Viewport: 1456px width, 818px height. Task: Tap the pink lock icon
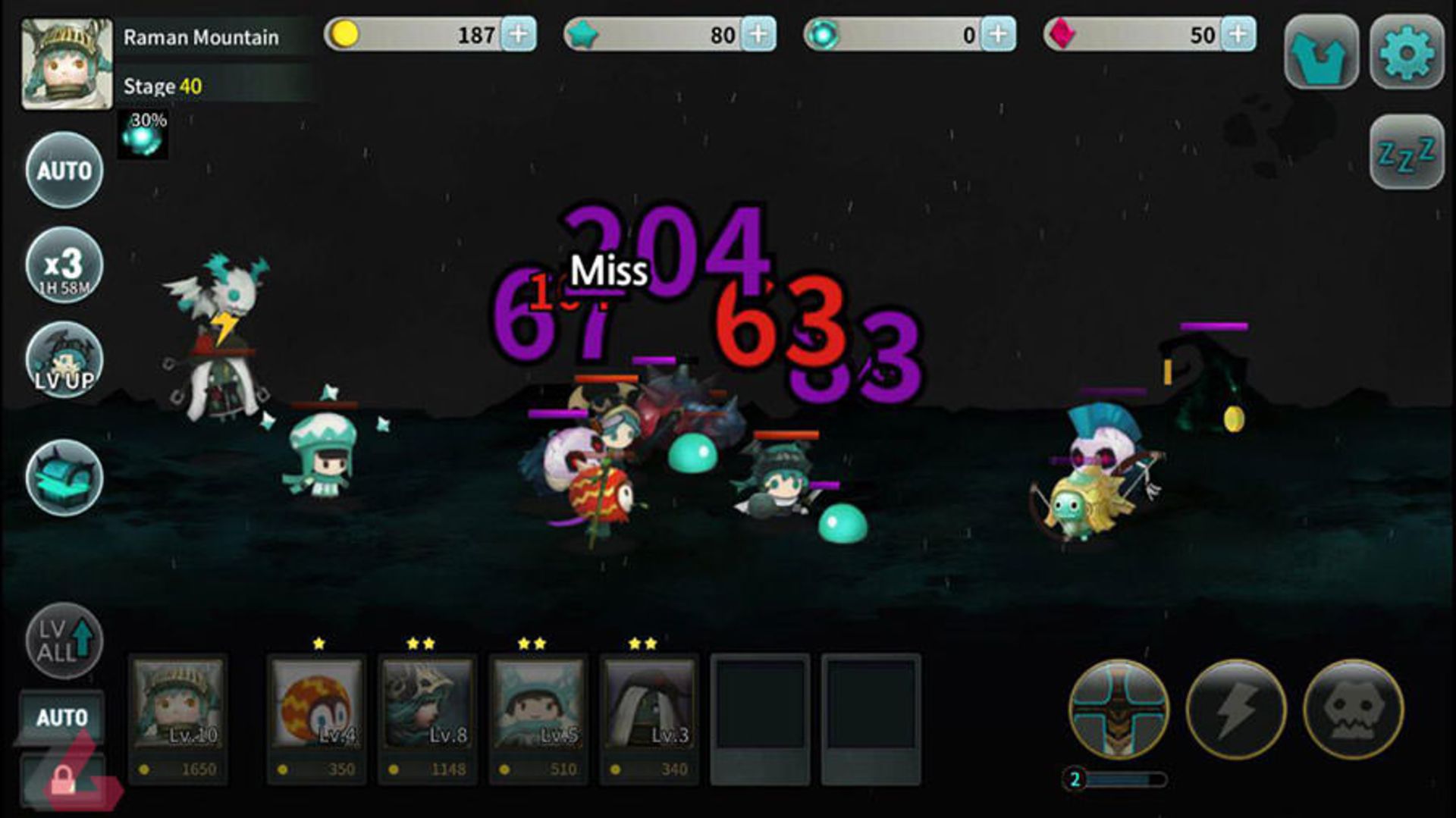(x=64, y=781)
